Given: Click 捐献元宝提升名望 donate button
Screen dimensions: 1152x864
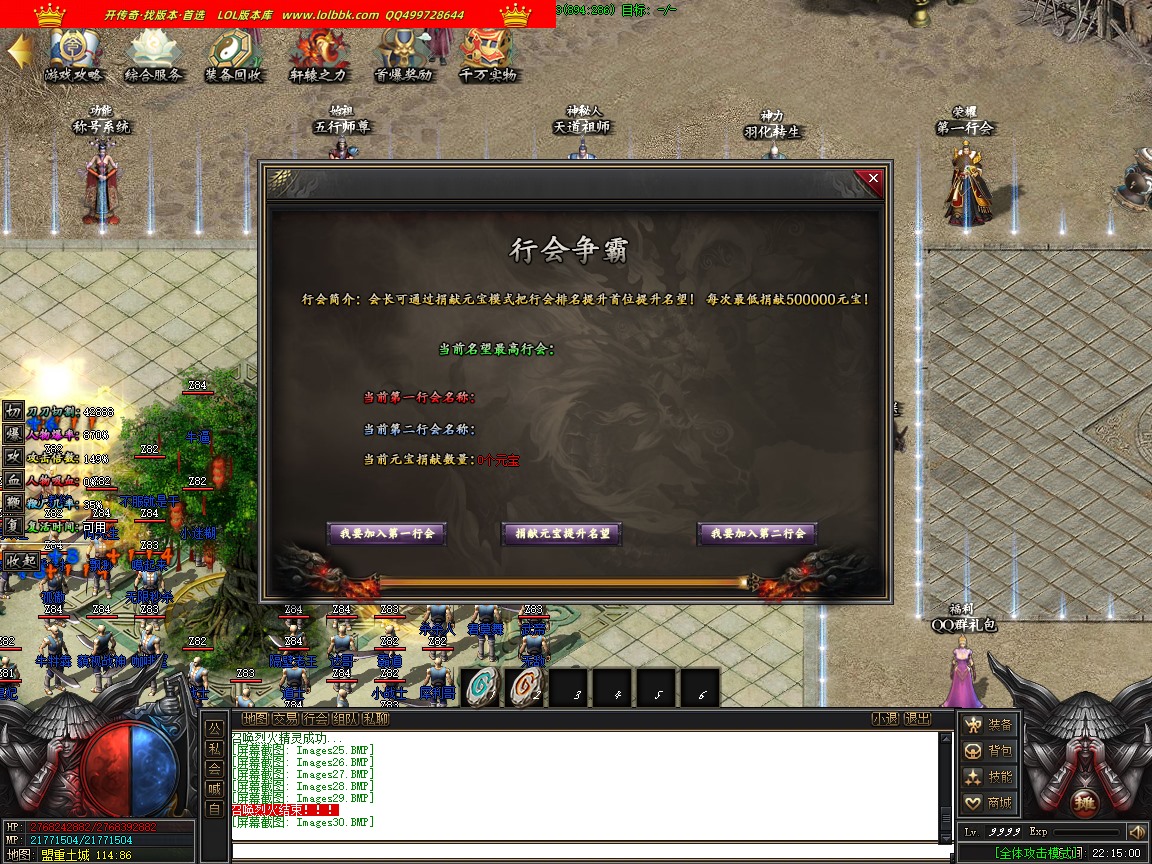Looking at the screenshot, I should pos(561,534).
